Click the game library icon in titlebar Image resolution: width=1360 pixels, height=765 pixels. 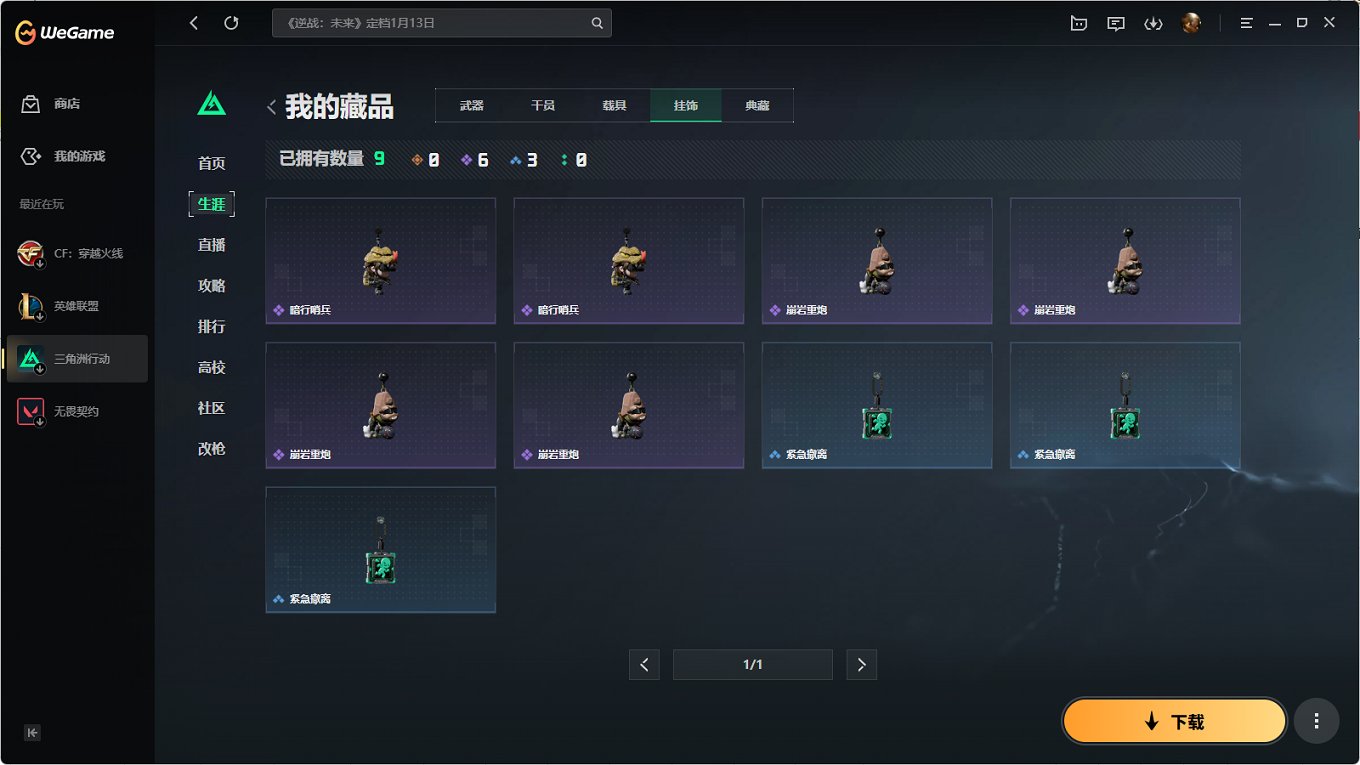pos(1079,22)
